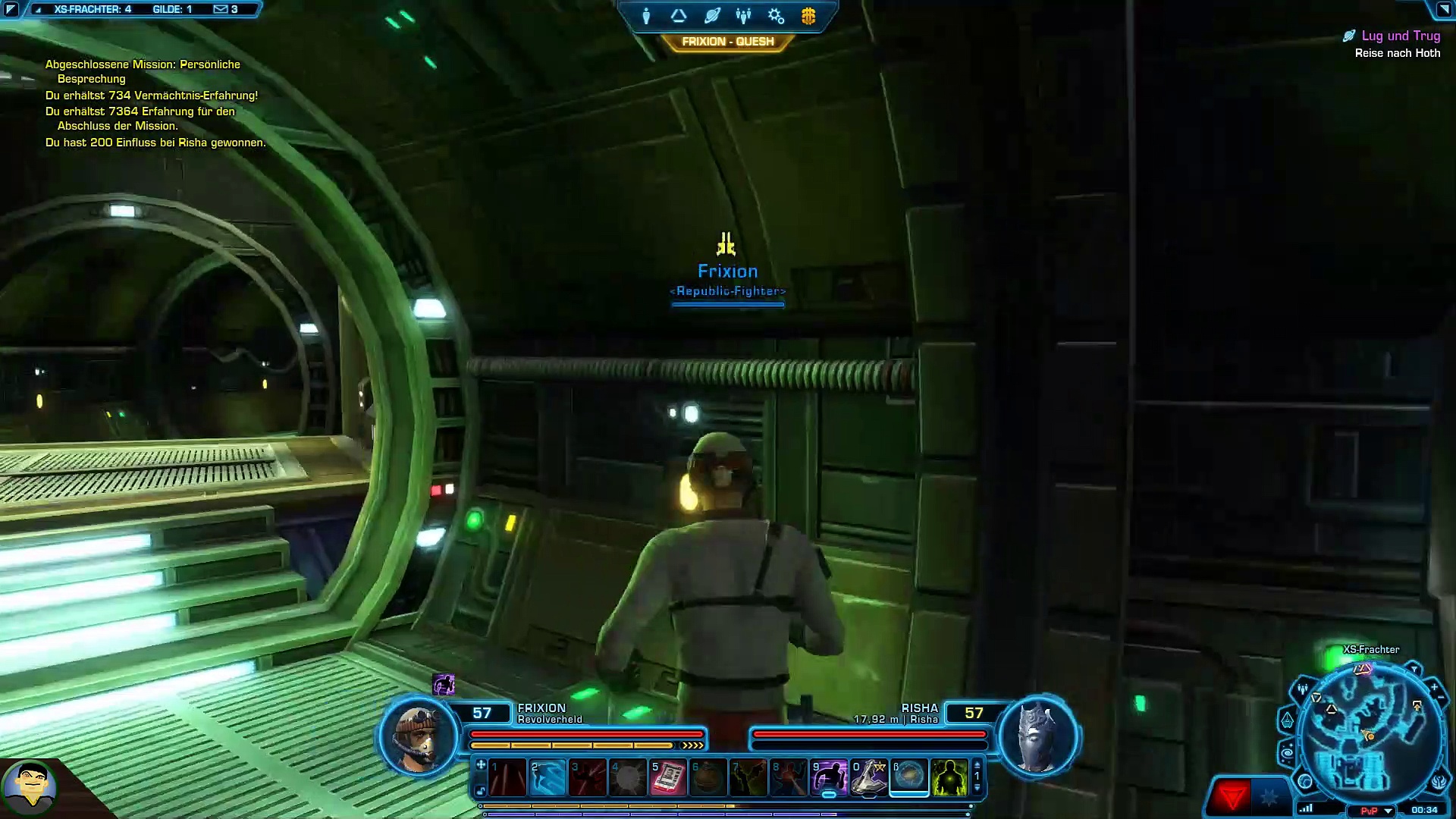
Task: Activate the blue dash ability in slot 2
Action: [x=548, y=778]
